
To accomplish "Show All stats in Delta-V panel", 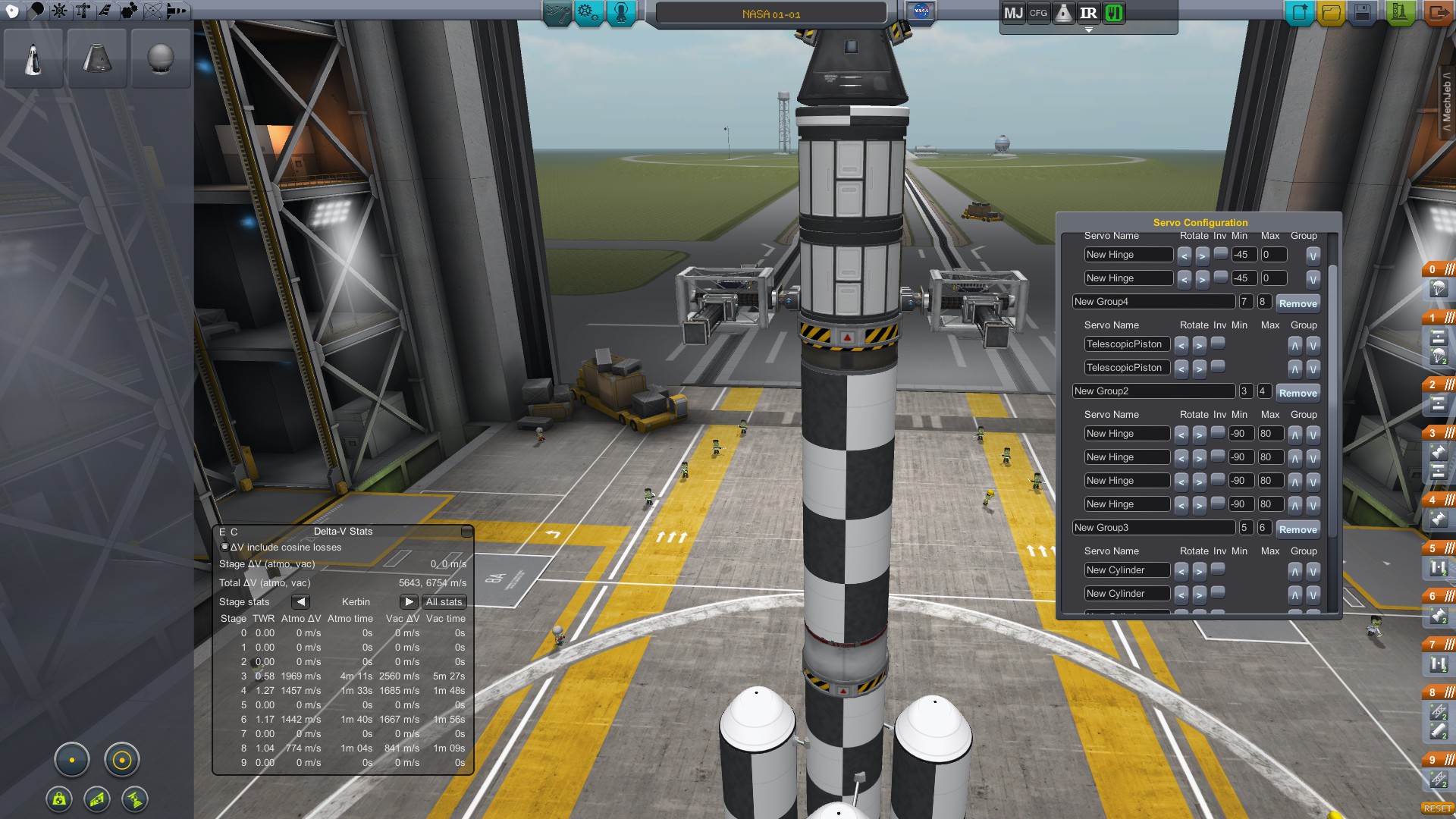I will [444, 602].
